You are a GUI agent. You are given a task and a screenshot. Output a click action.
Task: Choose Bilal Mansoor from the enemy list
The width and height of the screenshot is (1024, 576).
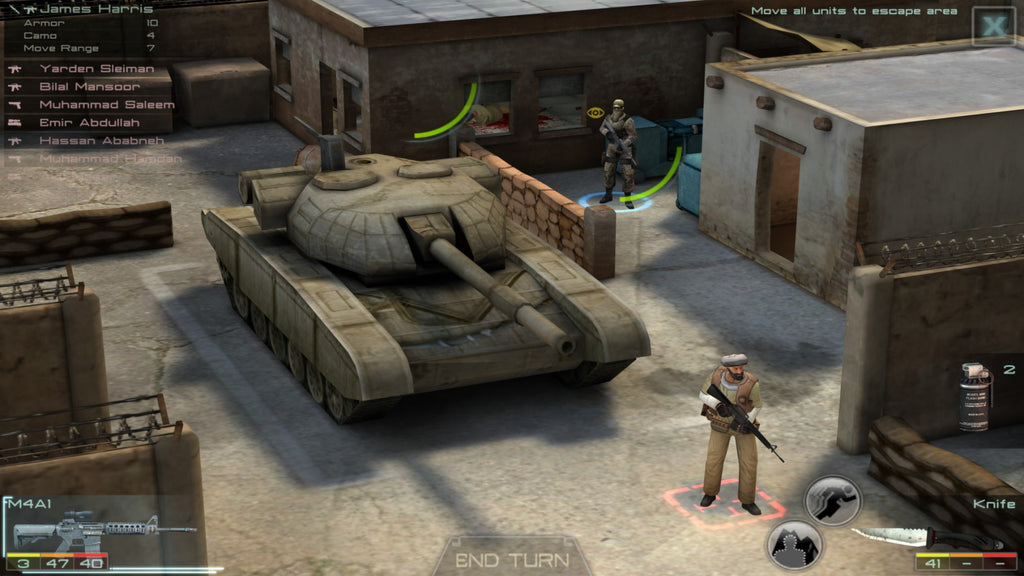point(90,87)
